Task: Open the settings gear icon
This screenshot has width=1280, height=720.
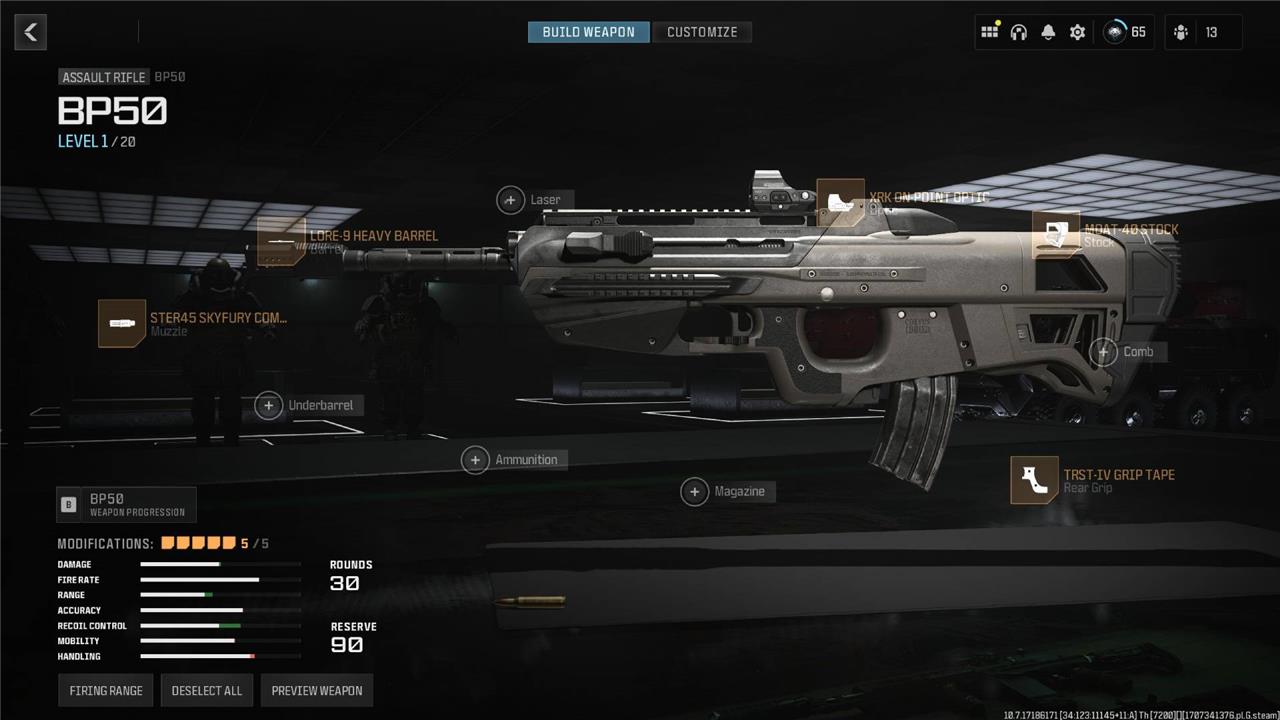Action: [1077, 32]
